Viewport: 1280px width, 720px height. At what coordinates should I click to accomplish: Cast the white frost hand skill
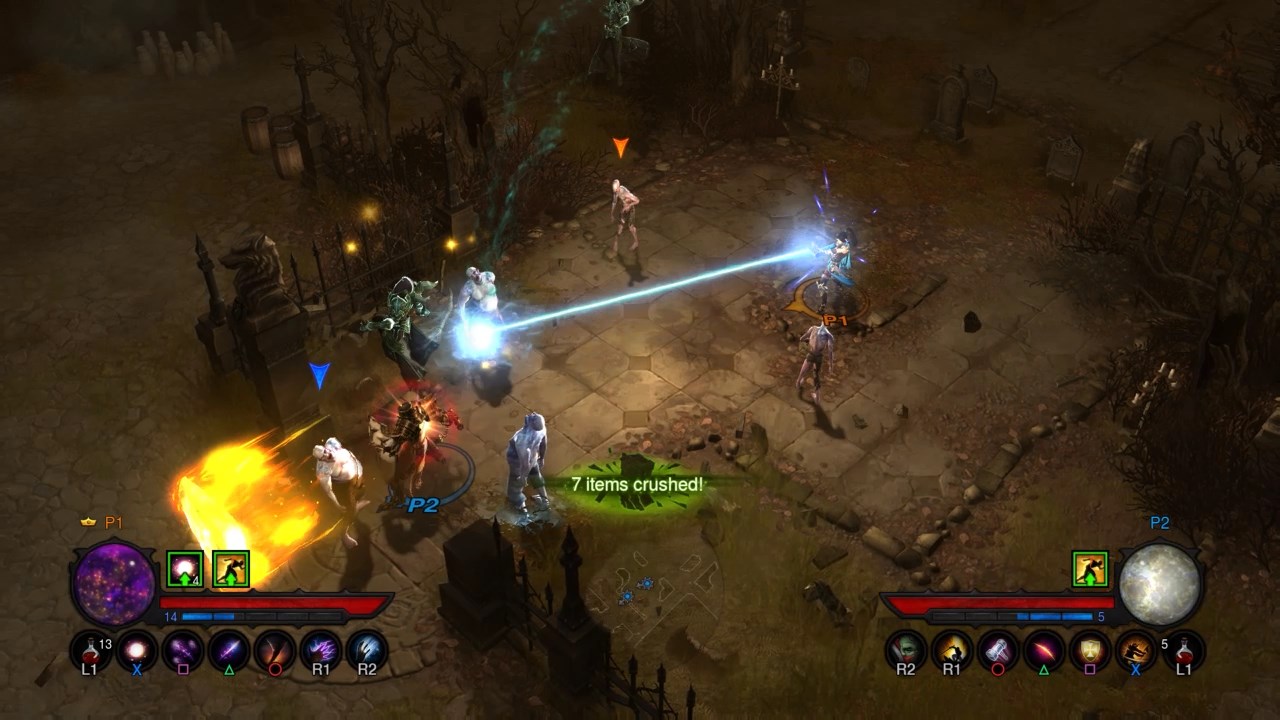(x=367, y=650)
